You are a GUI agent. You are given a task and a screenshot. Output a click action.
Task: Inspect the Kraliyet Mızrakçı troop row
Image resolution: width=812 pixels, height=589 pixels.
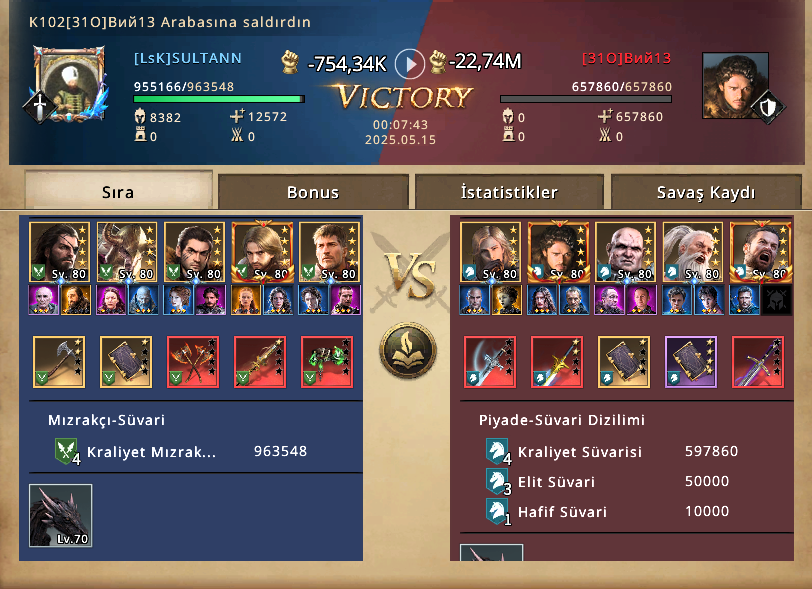coord(180,452)
